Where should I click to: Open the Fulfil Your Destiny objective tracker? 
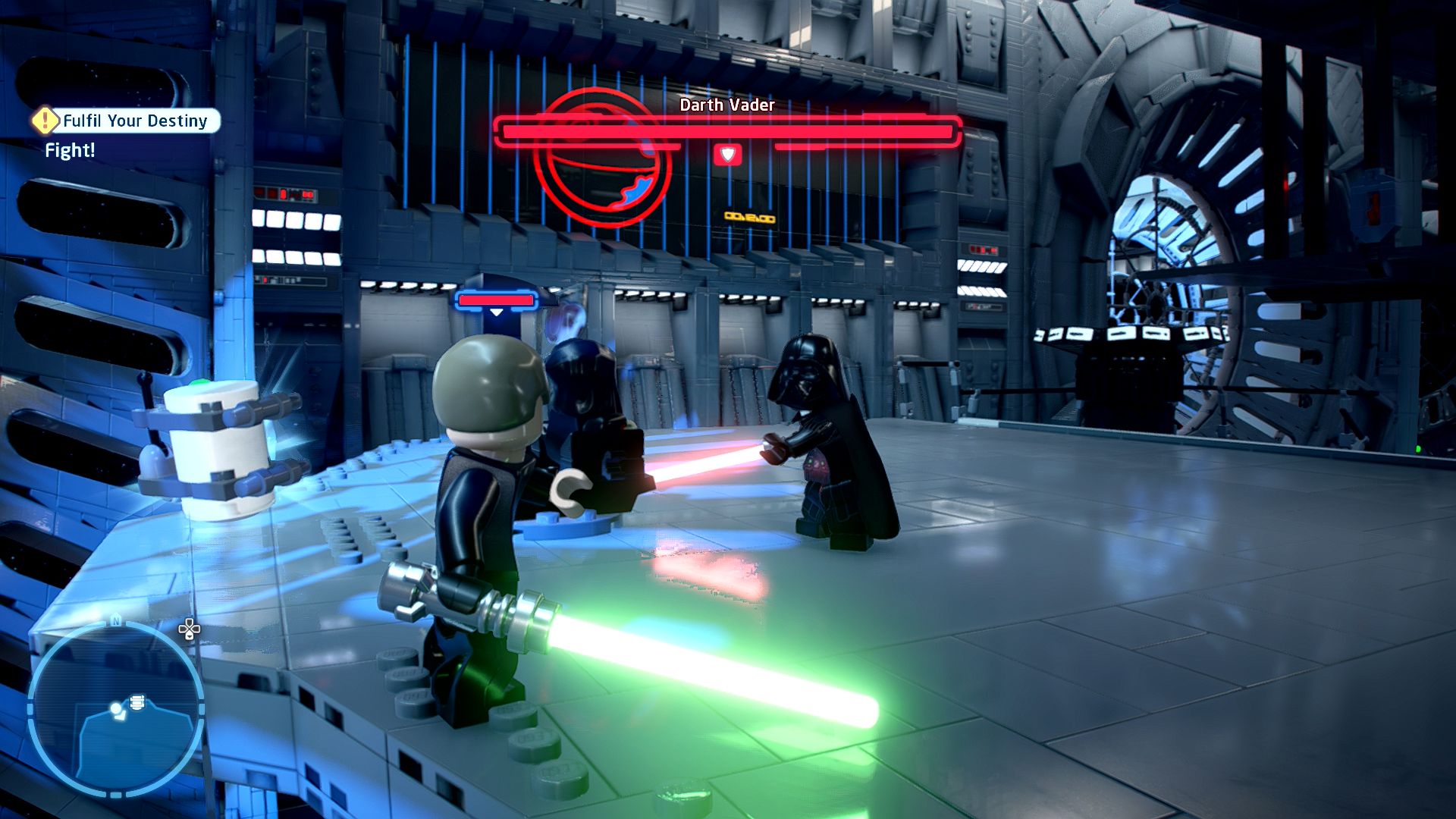point(135,121)
